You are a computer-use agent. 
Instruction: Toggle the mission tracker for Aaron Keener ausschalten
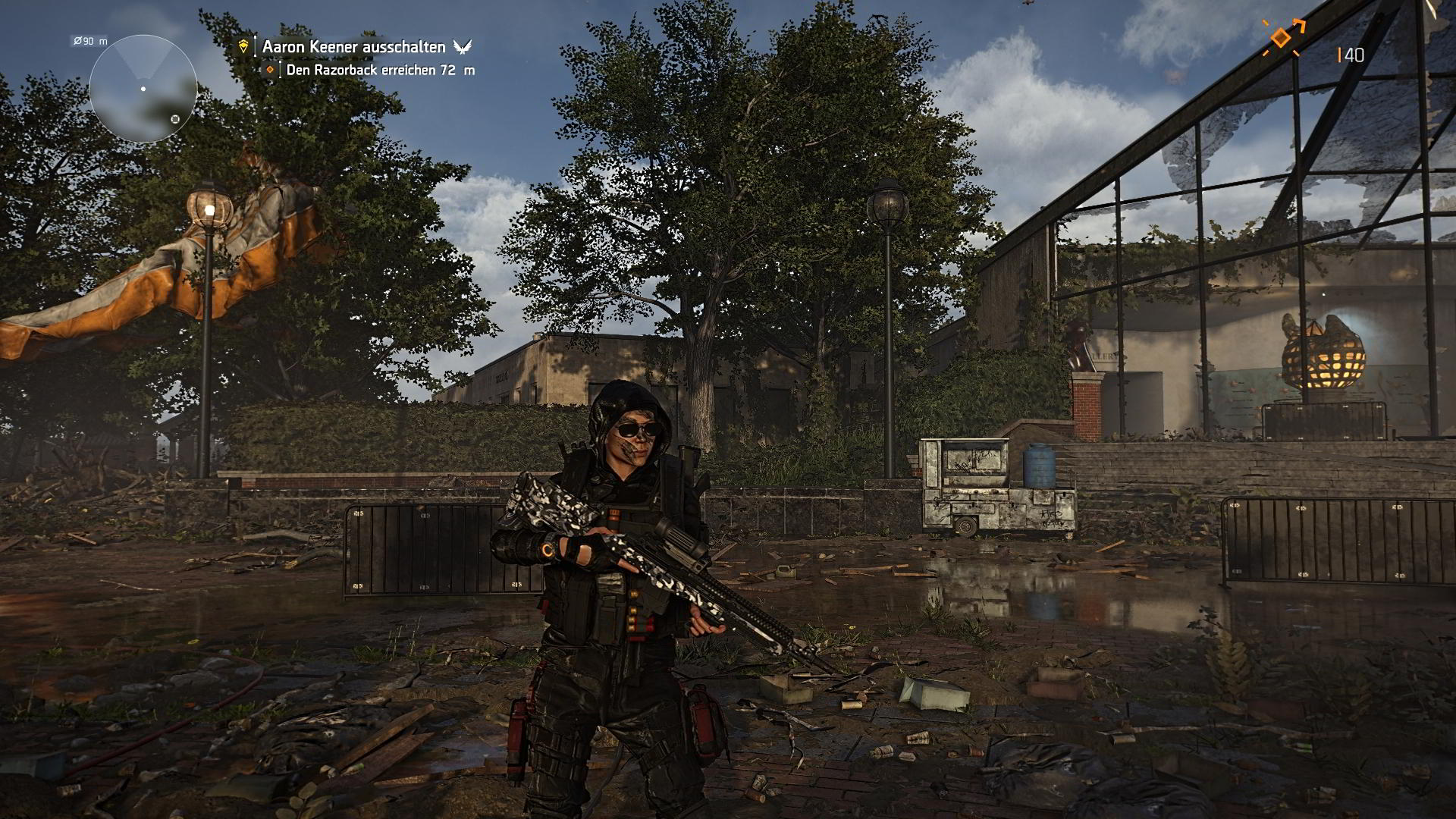tap(354, 45)
